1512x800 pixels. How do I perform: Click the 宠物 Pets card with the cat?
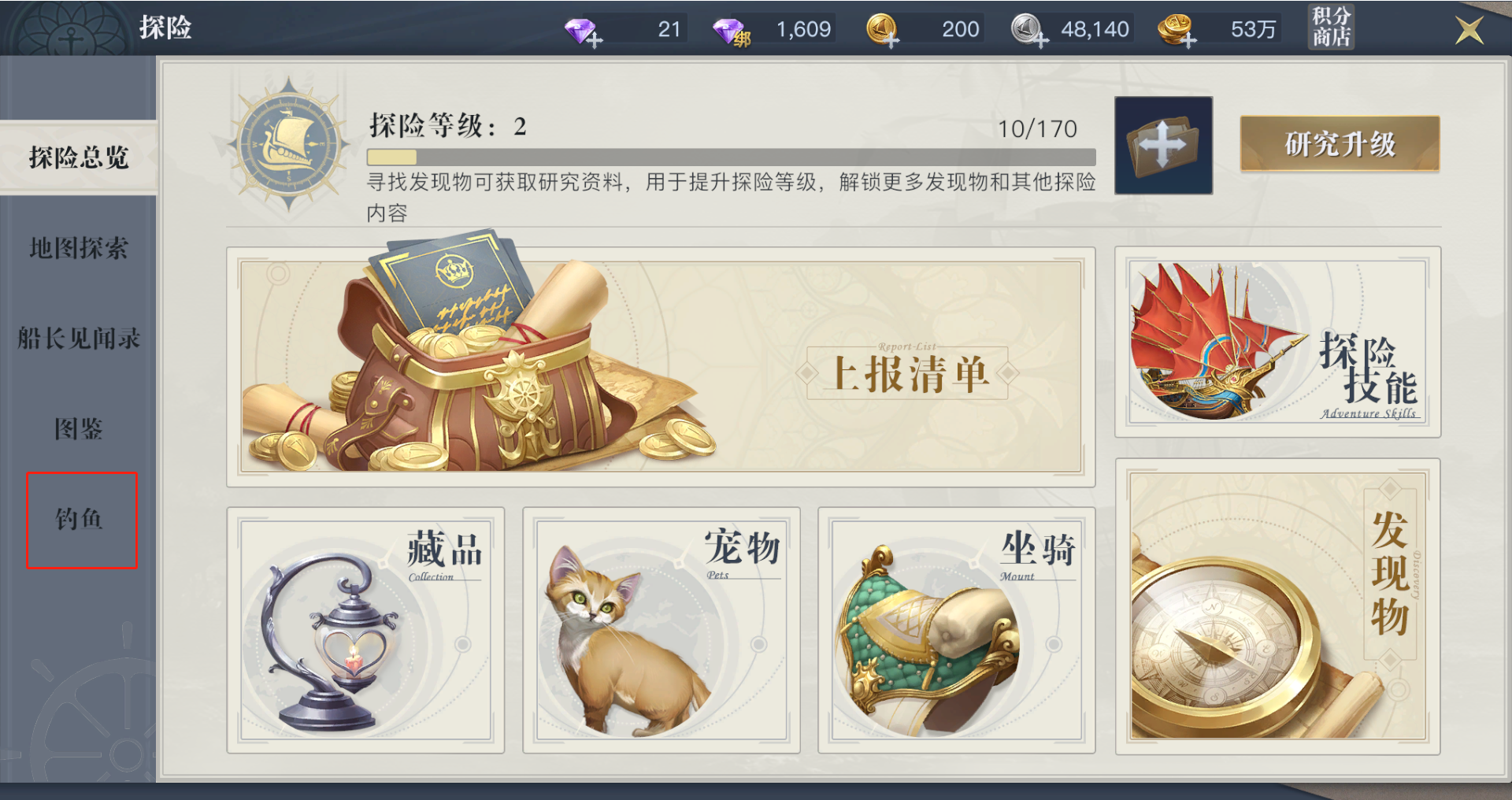661,630
